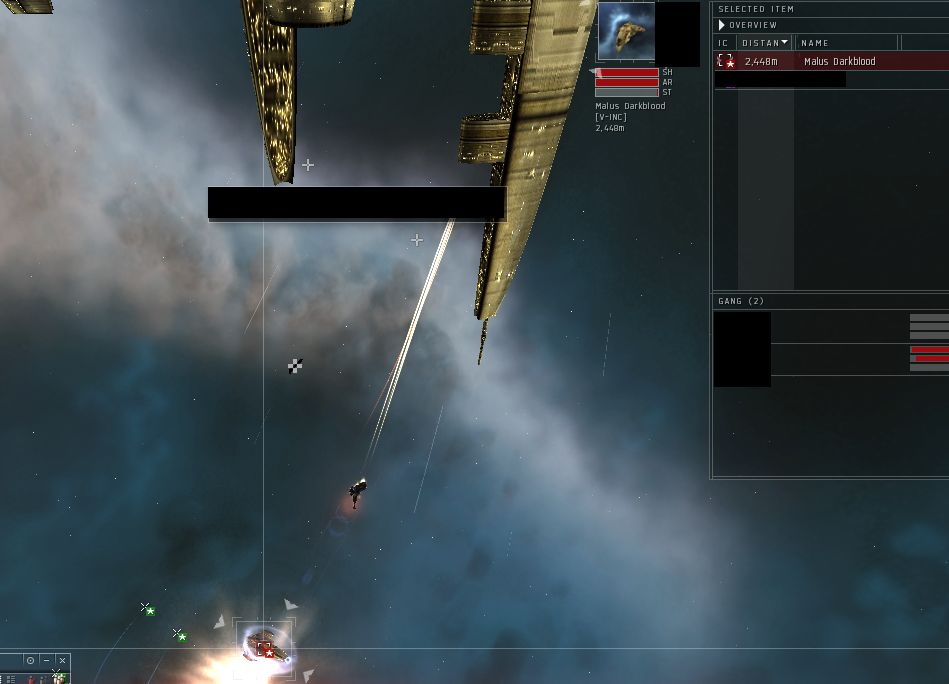Click the IC column header

(723, 43)
